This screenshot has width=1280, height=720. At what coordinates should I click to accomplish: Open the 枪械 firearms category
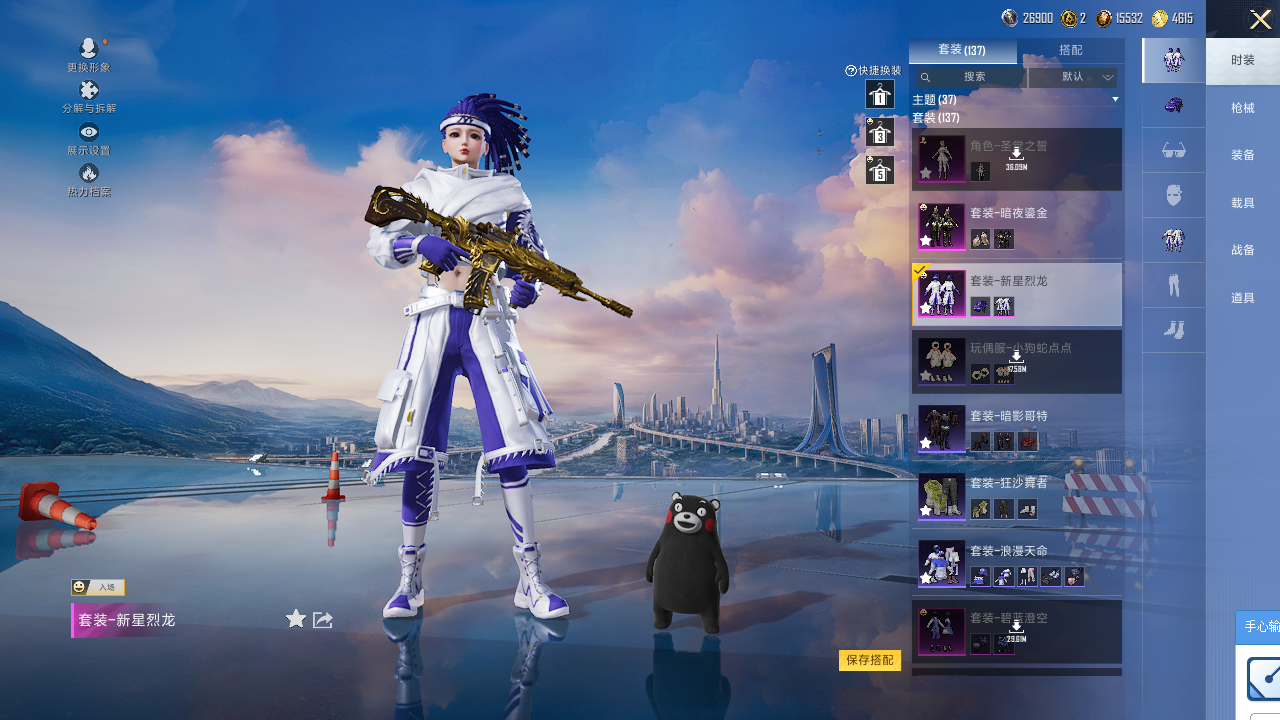click(x=1242, y=108)
